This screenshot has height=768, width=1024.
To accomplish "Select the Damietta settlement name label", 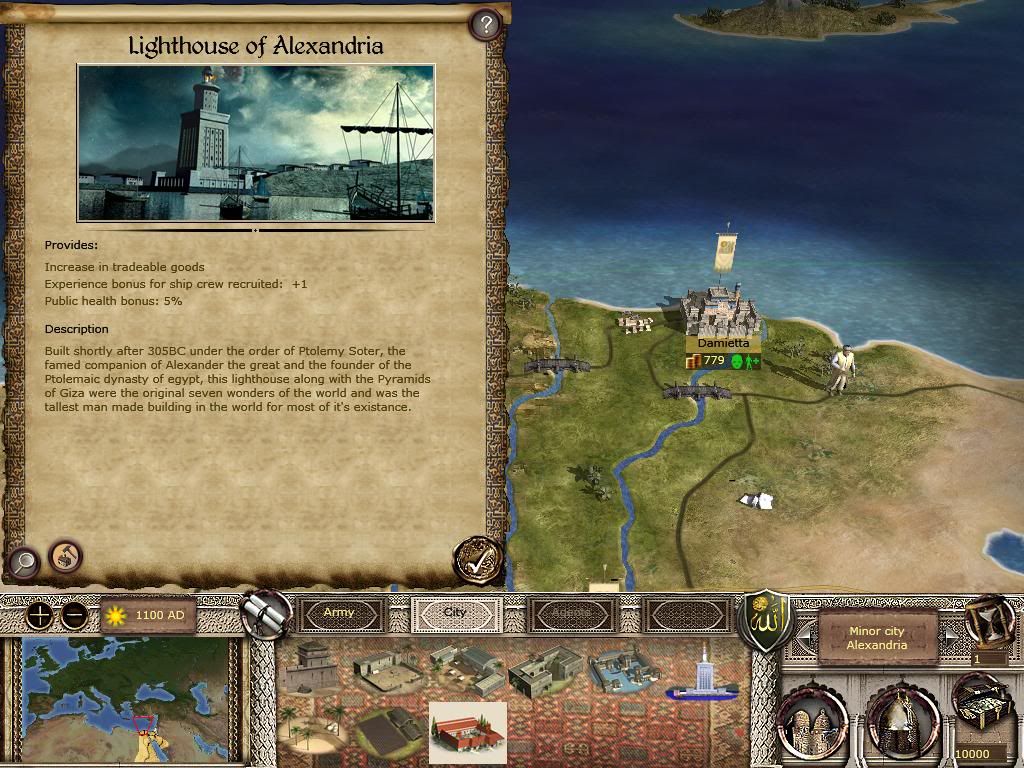I will point(723,343).
